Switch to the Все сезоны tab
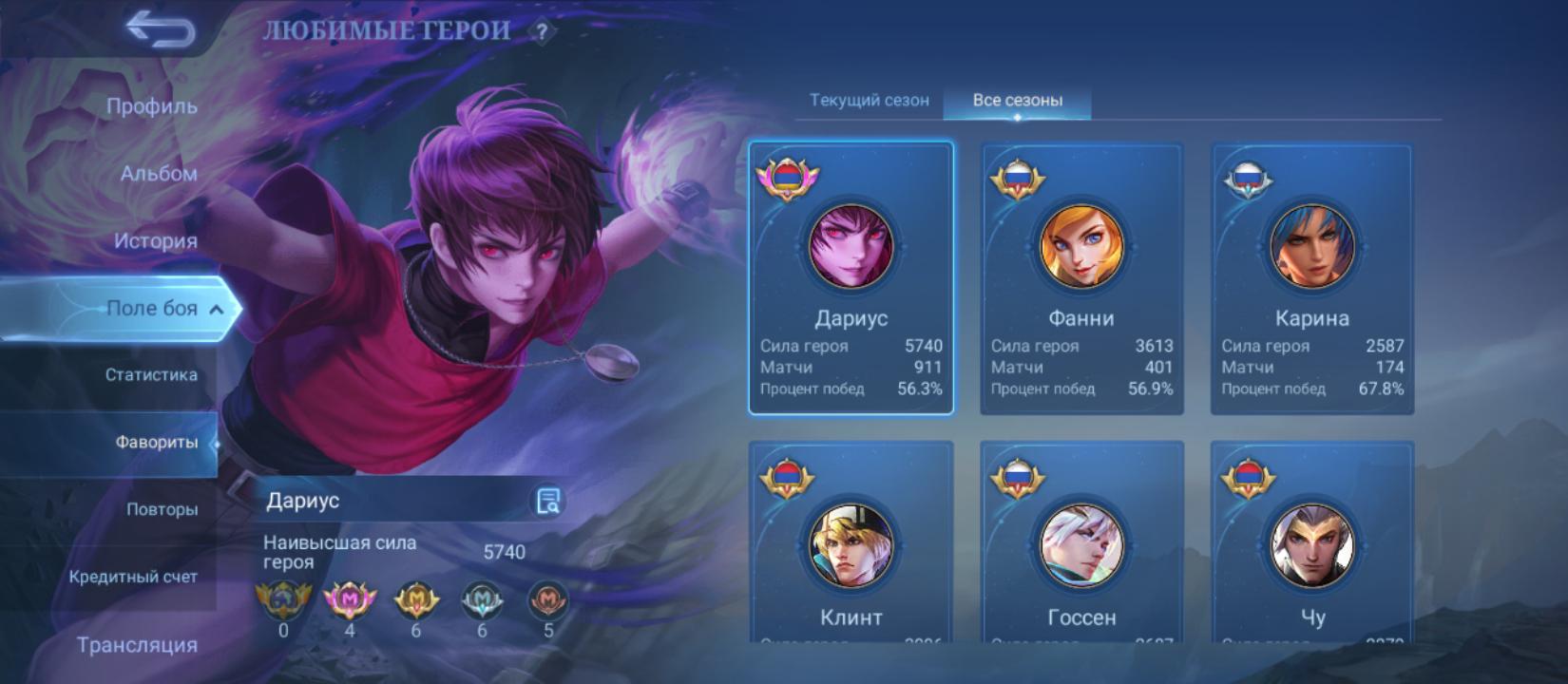This screenshot has height=684, width=1568. click(1017, 101)
